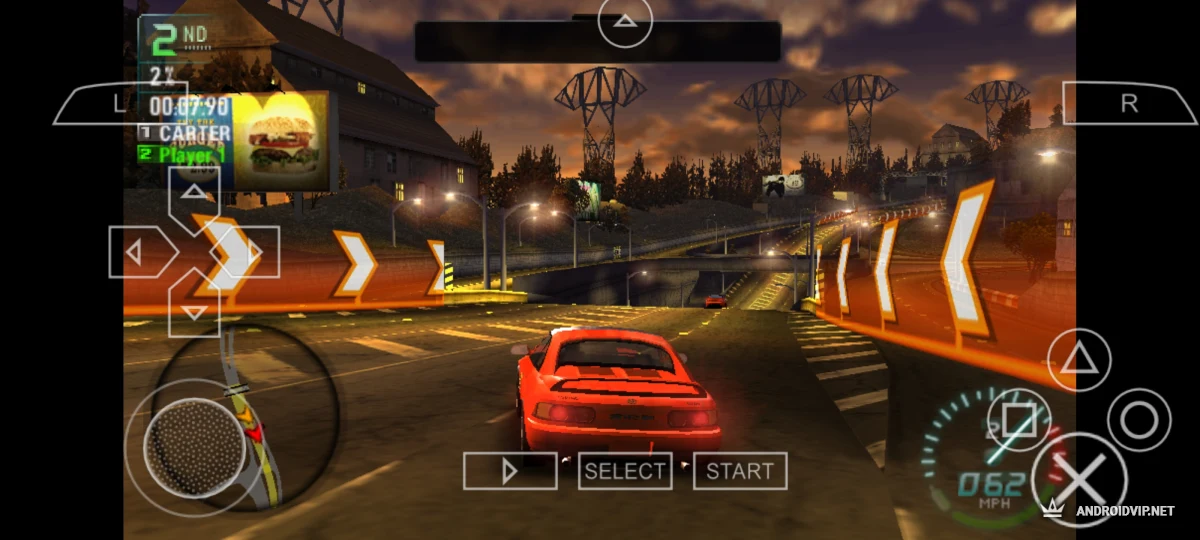Tap the triangle action button
The image size is (1200, 540).
(1078, 359)
